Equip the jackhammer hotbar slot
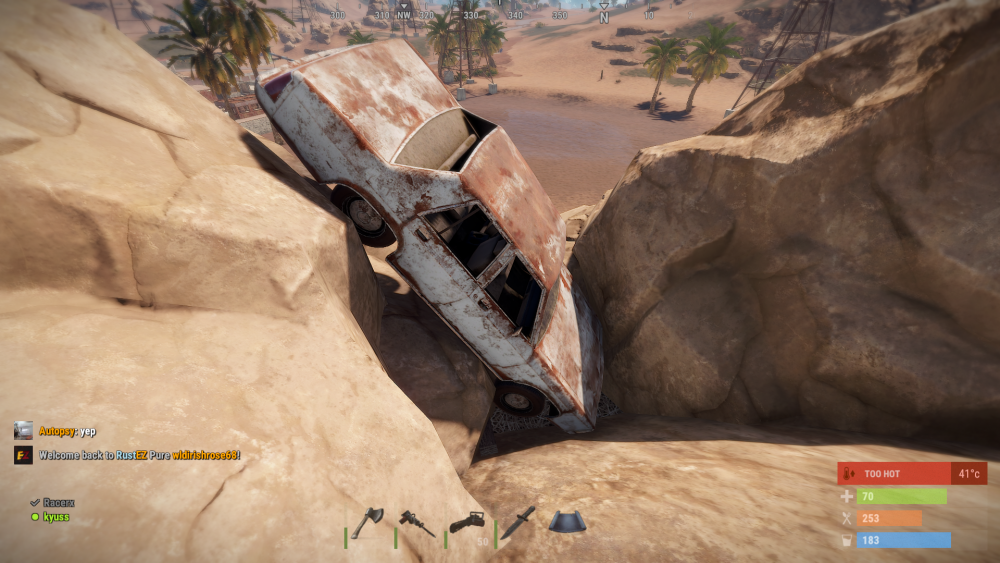1000x563 pixels. pos(418,522)
